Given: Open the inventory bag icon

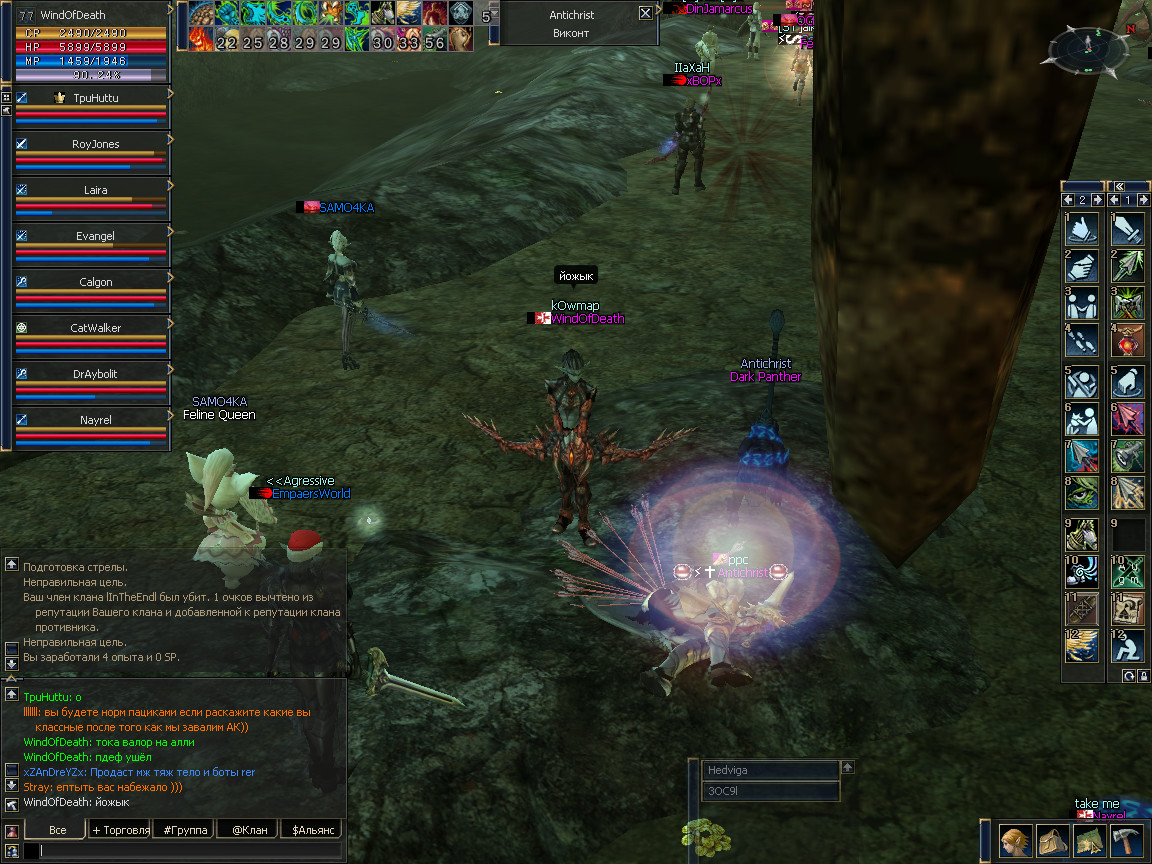Looking at the screenshot, I should click(x=1053, y=841).
